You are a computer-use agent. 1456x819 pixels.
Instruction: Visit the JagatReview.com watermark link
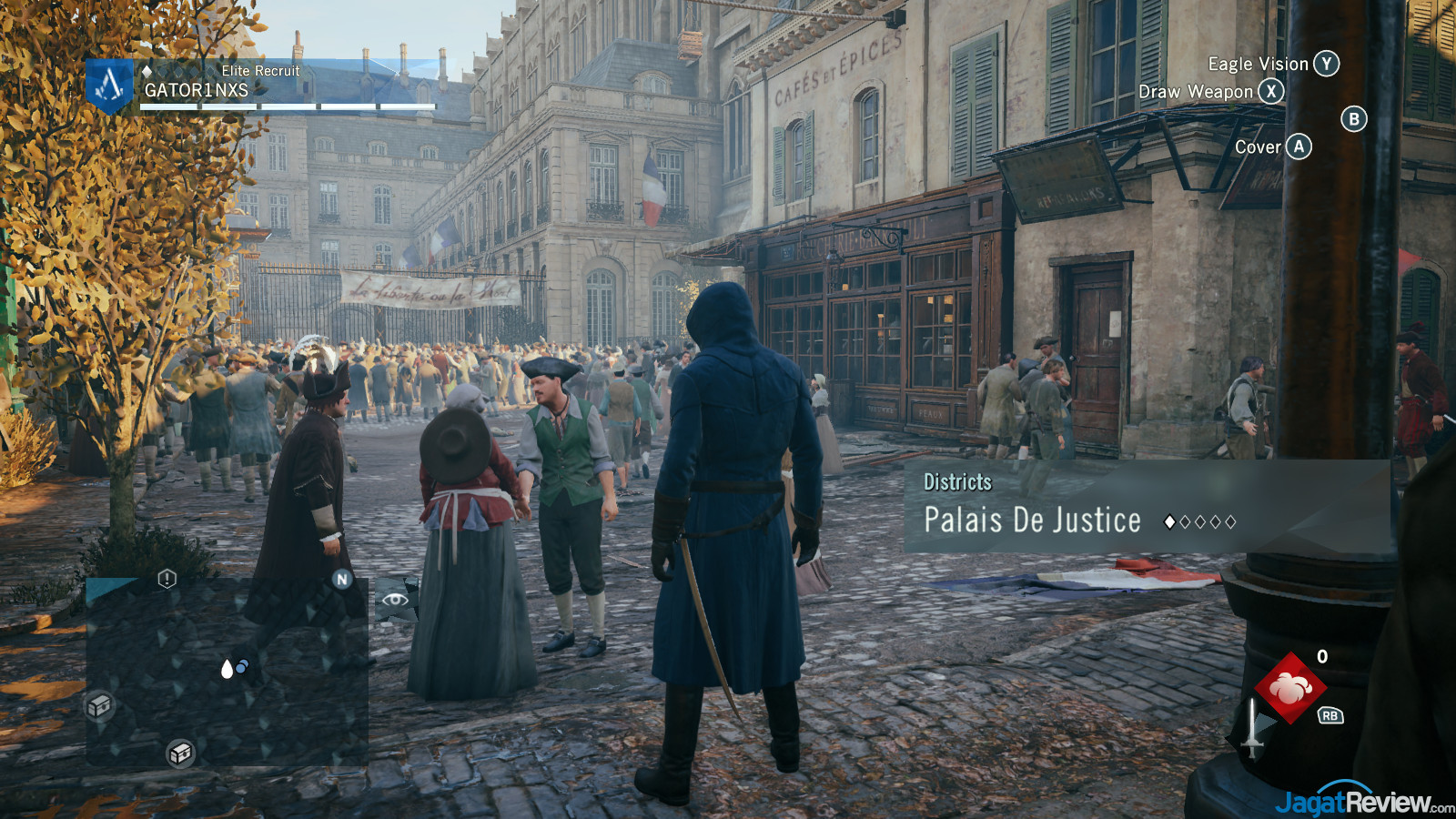point(1363,802)
